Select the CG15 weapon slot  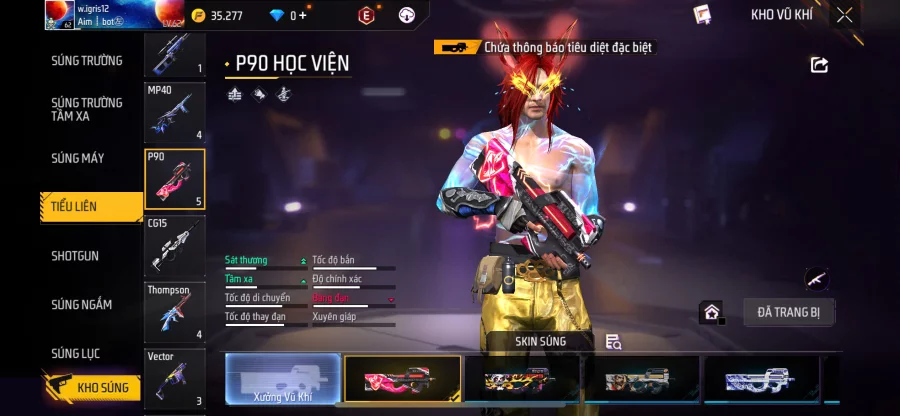(175, 245)
